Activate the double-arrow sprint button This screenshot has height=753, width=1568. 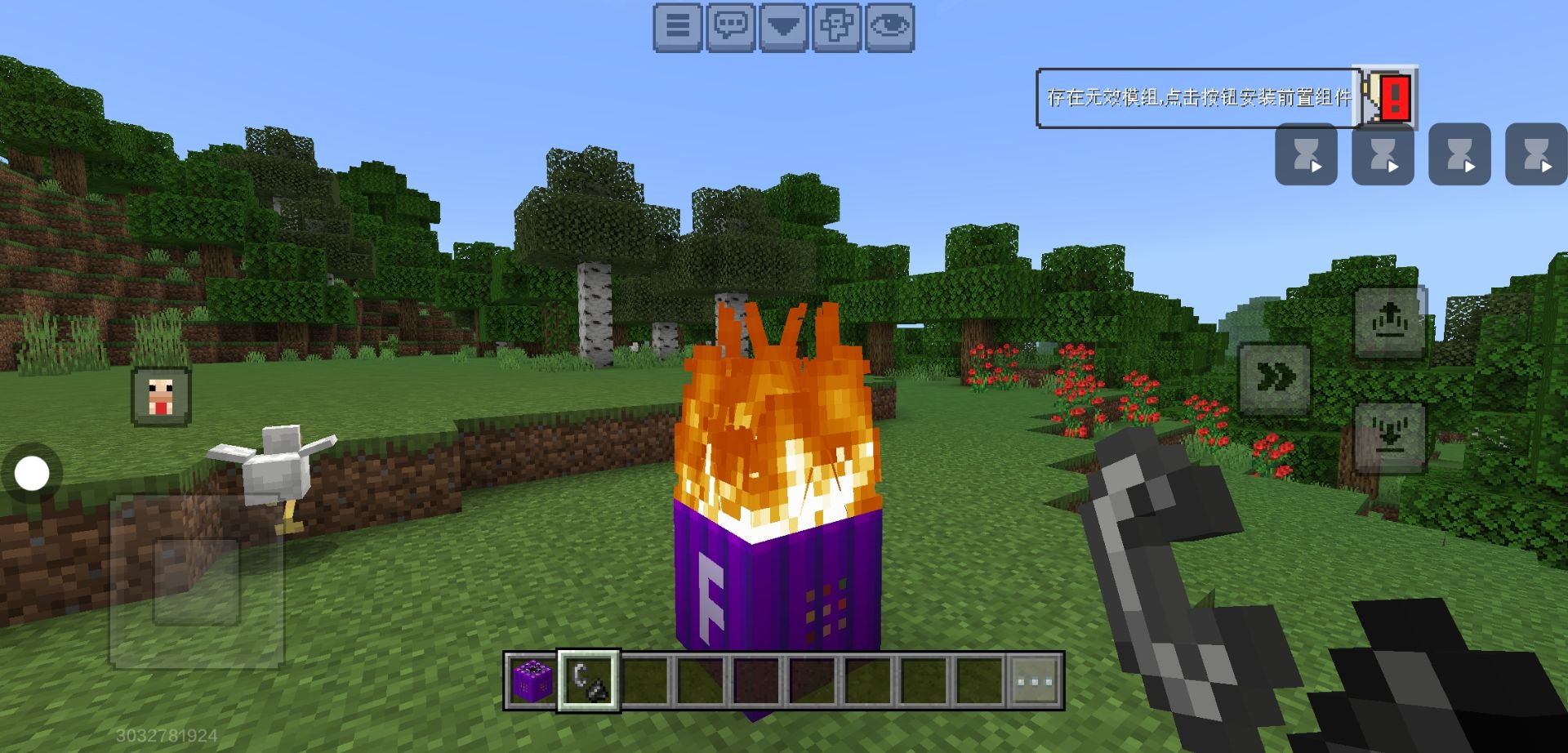(1275, 379)
